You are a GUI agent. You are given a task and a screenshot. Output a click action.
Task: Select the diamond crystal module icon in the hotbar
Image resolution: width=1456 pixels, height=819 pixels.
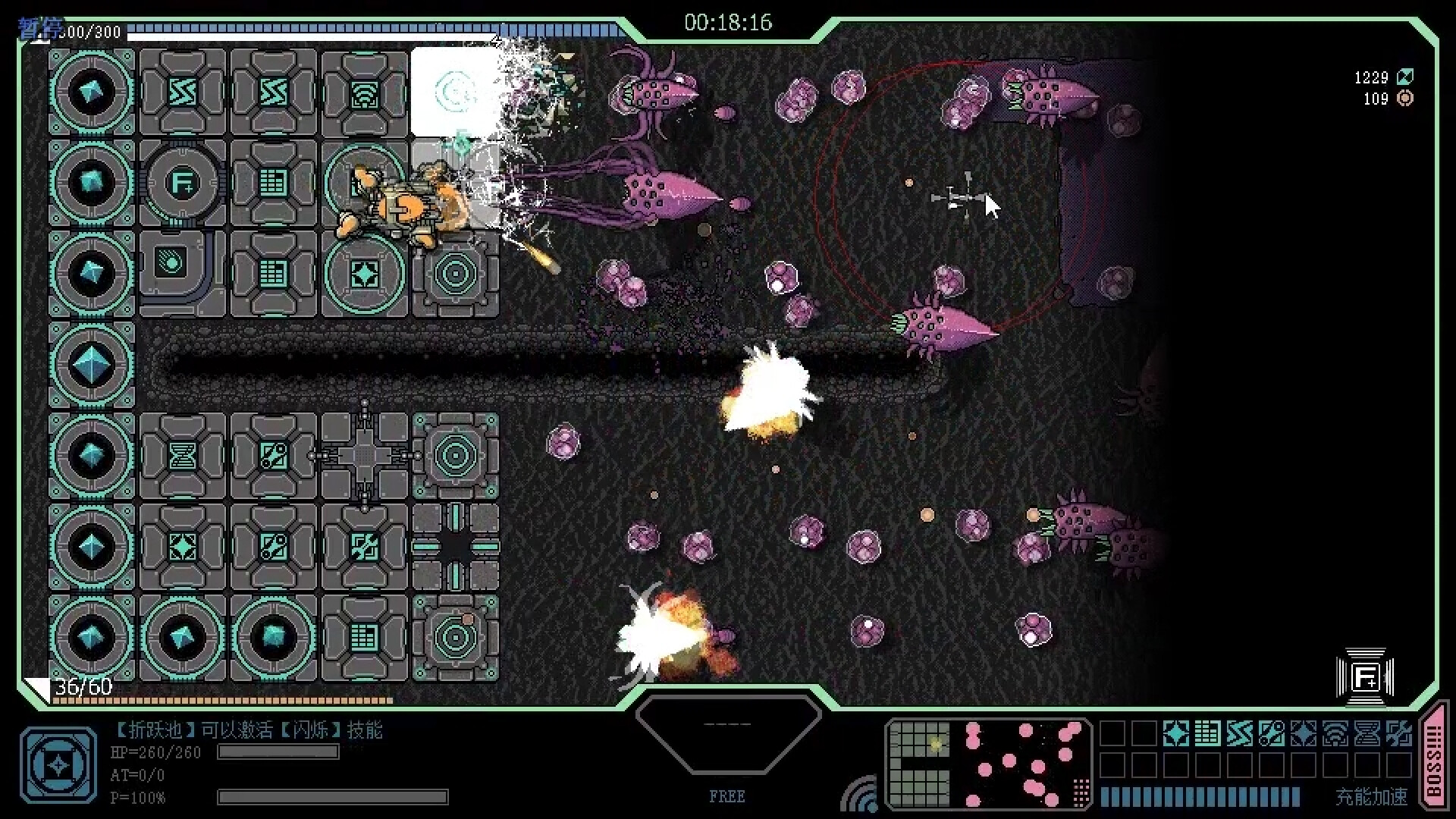coord(1175,733)
